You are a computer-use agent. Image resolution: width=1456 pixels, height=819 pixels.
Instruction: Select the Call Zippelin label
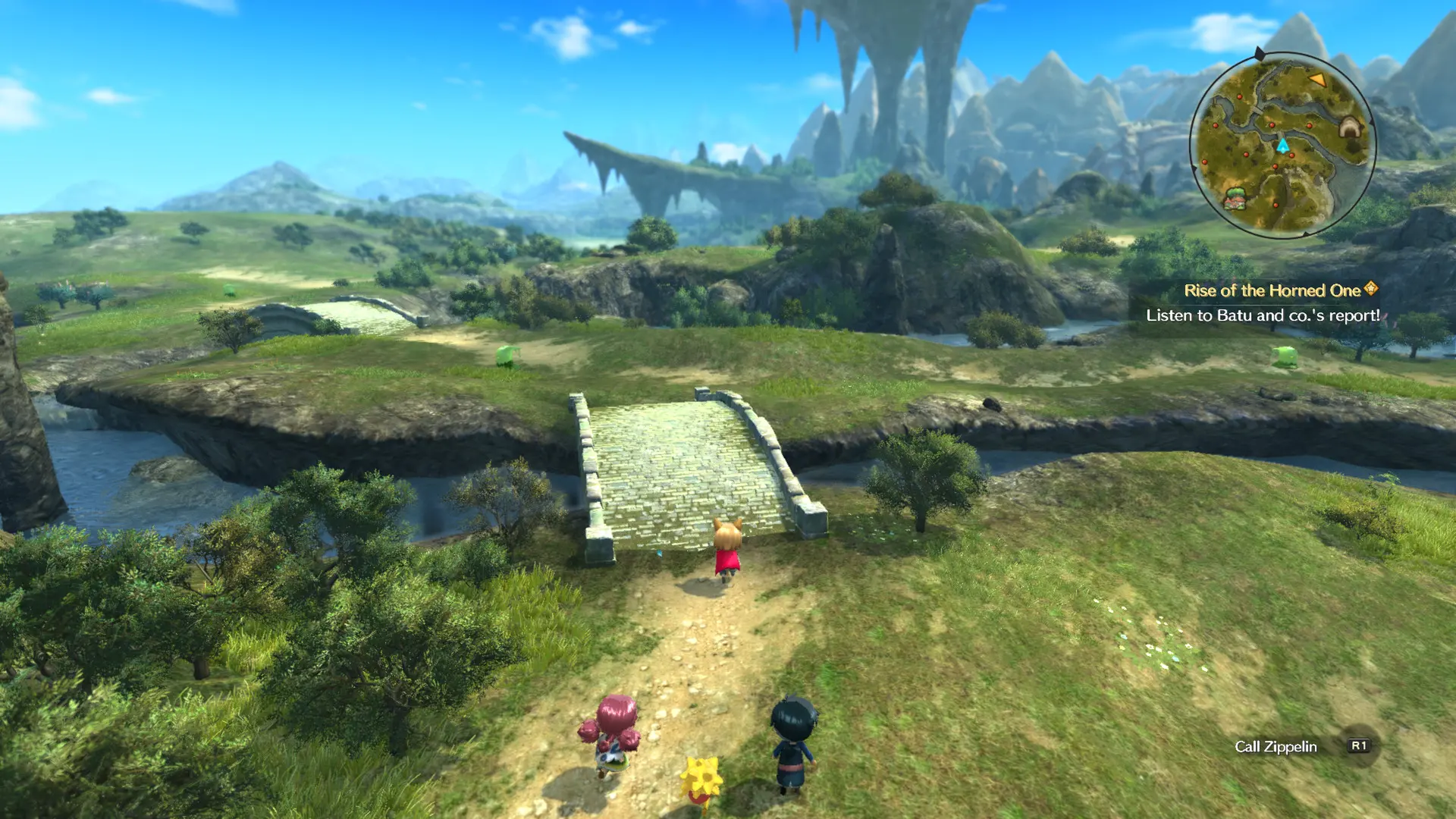(1276, 746)
